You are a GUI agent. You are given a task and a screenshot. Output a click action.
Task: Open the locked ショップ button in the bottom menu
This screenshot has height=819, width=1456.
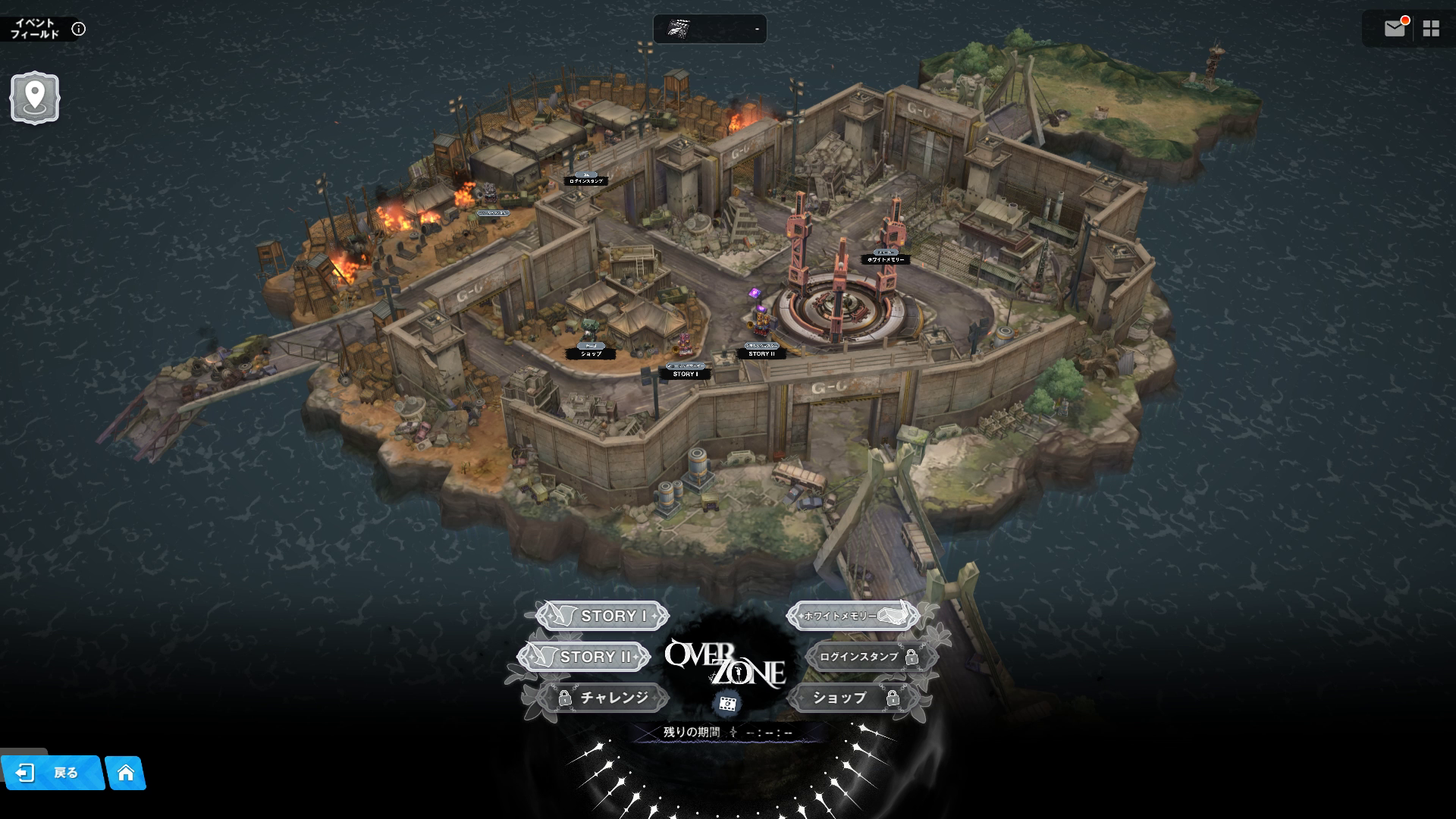click(852, 698)
